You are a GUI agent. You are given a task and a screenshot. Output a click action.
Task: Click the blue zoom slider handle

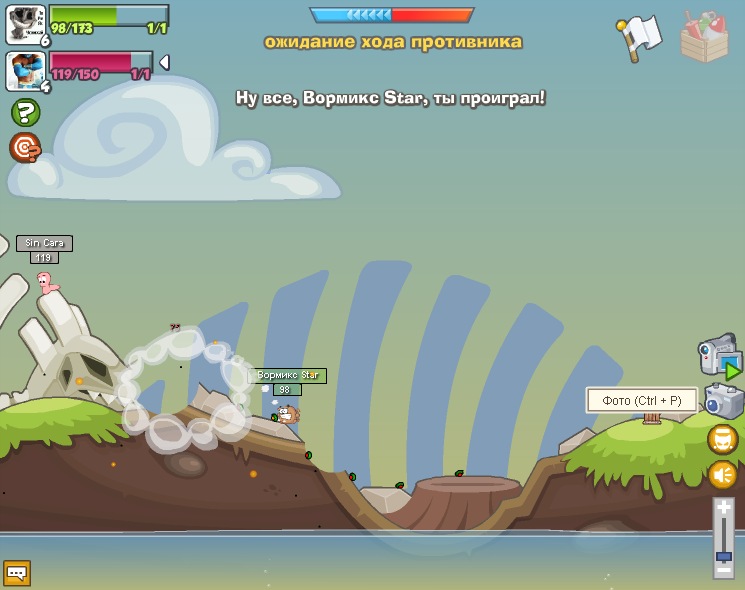pyautogui.click(x=723, y=556)
